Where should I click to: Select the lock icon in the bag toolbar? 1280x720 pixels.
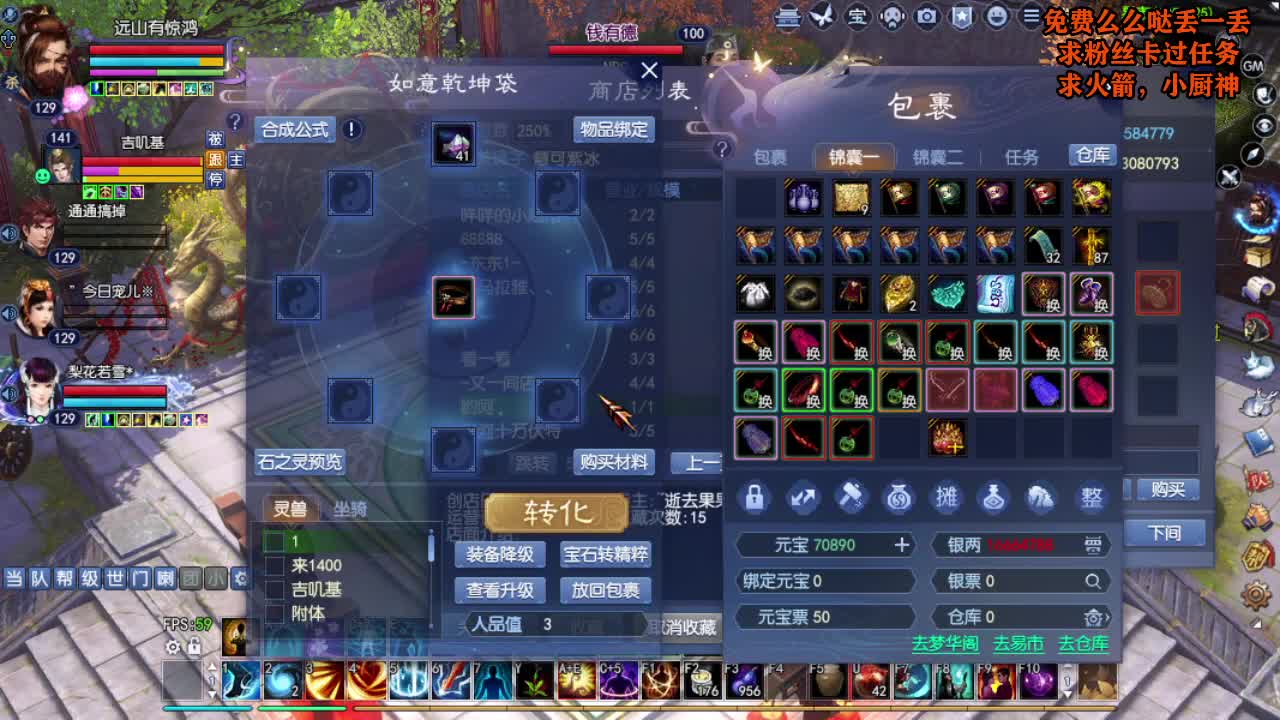pyautogui.click(x=753, y=499)
